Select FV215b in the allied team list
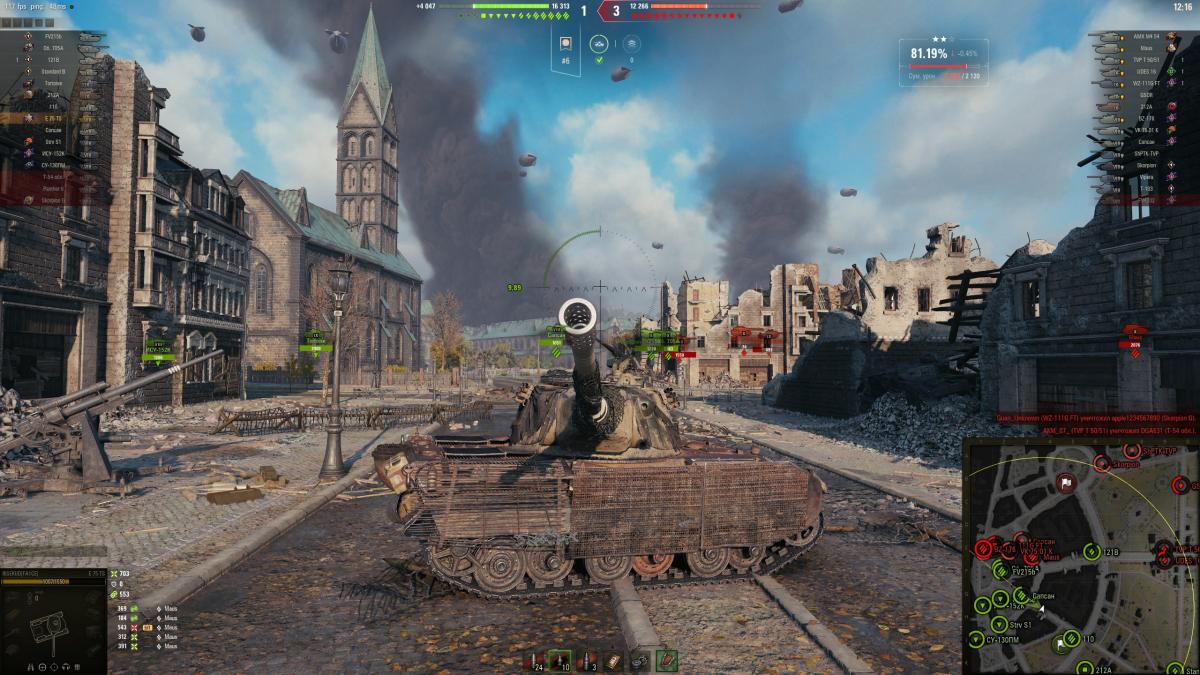The image size is (1200, 675). (55, 36)
